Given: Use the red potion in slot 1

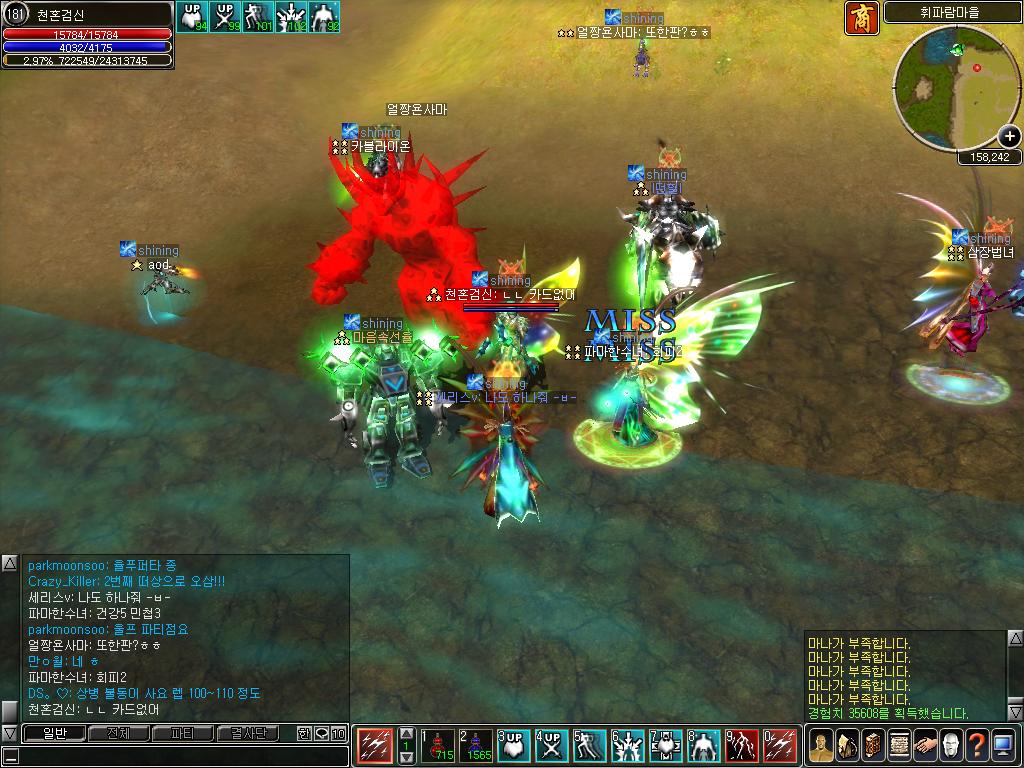Looking at the screenshot, I should pyautogui.click(x=438, y=746).
